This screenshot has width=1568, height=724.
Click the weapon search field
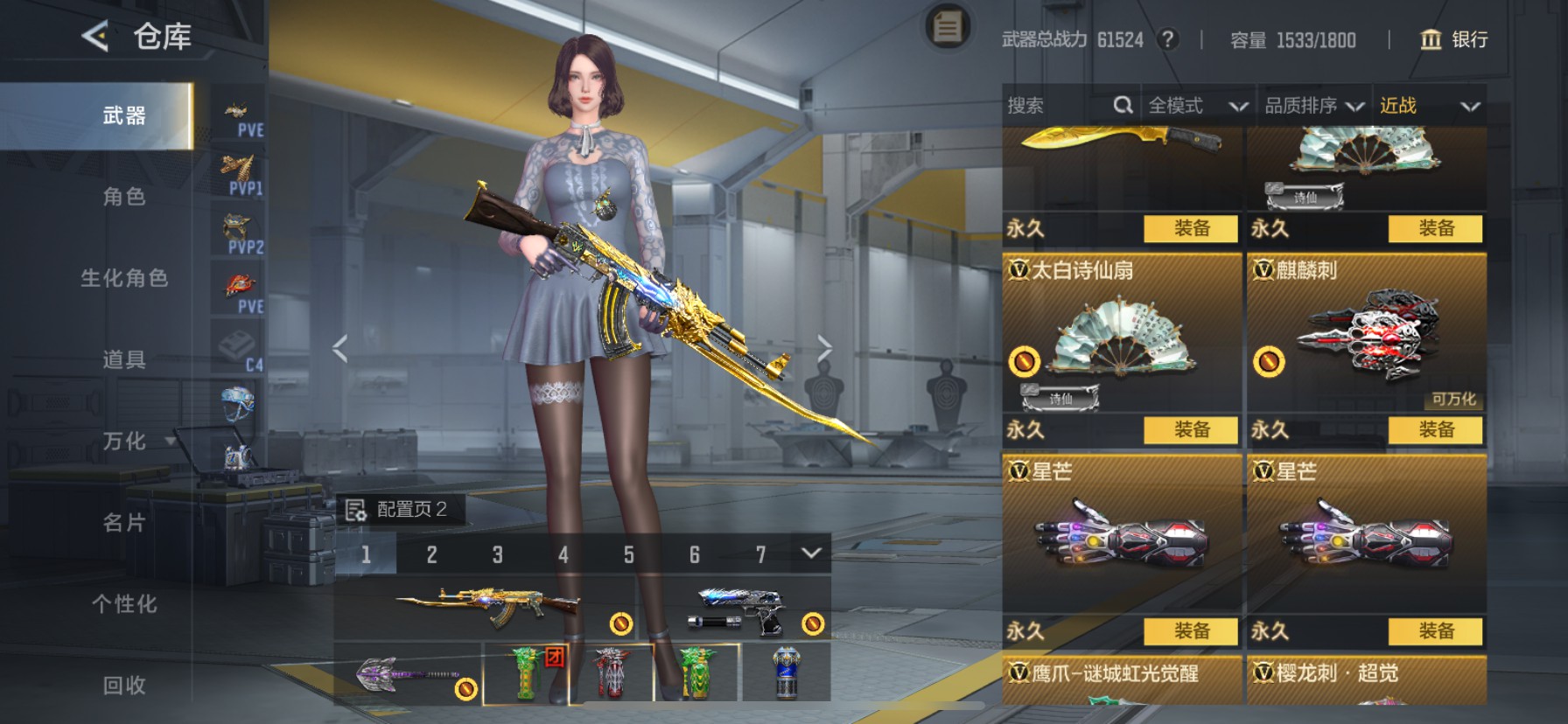[1059, 106]
